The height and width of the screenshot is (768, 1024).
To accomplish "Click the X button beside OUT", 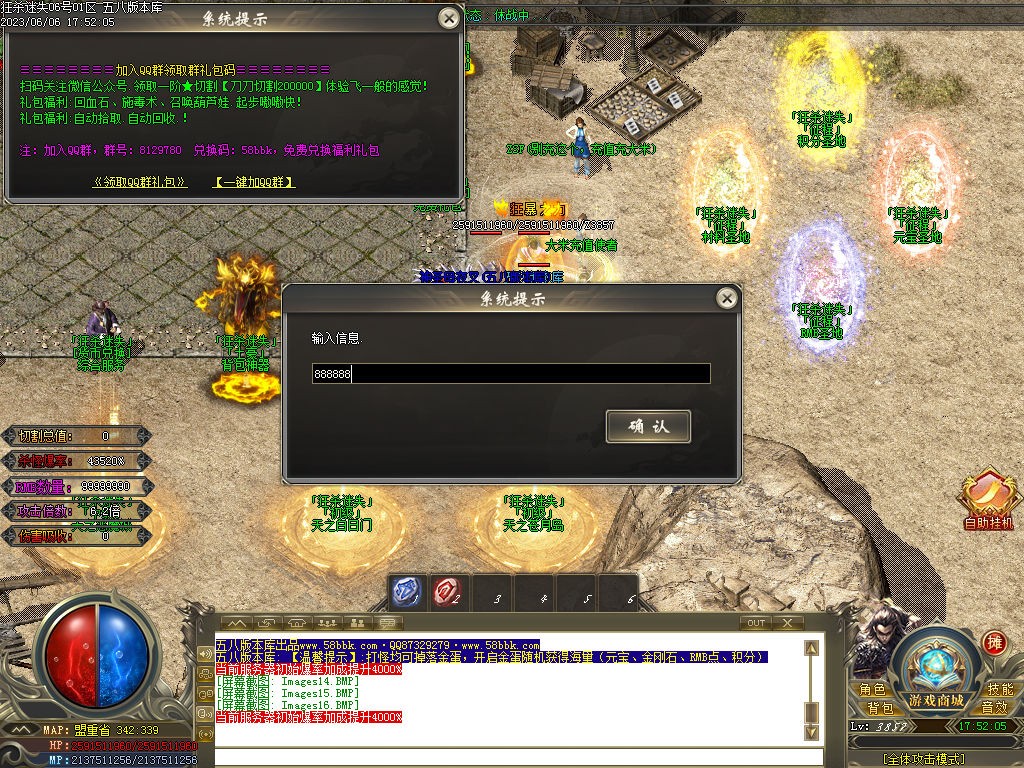I will pos(788,623).
